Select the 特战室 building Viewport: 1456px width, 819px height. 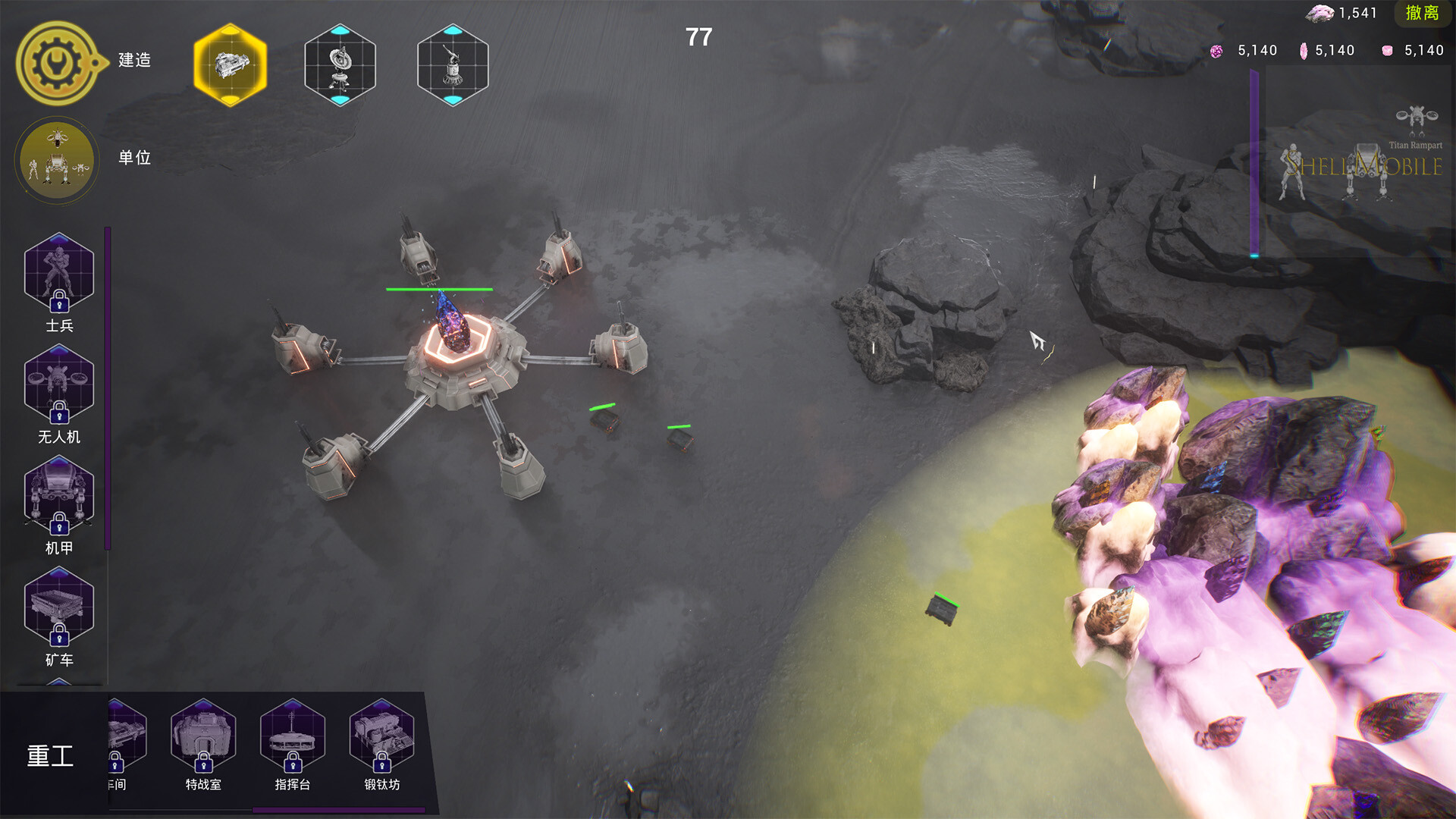(x=203, y=737)
